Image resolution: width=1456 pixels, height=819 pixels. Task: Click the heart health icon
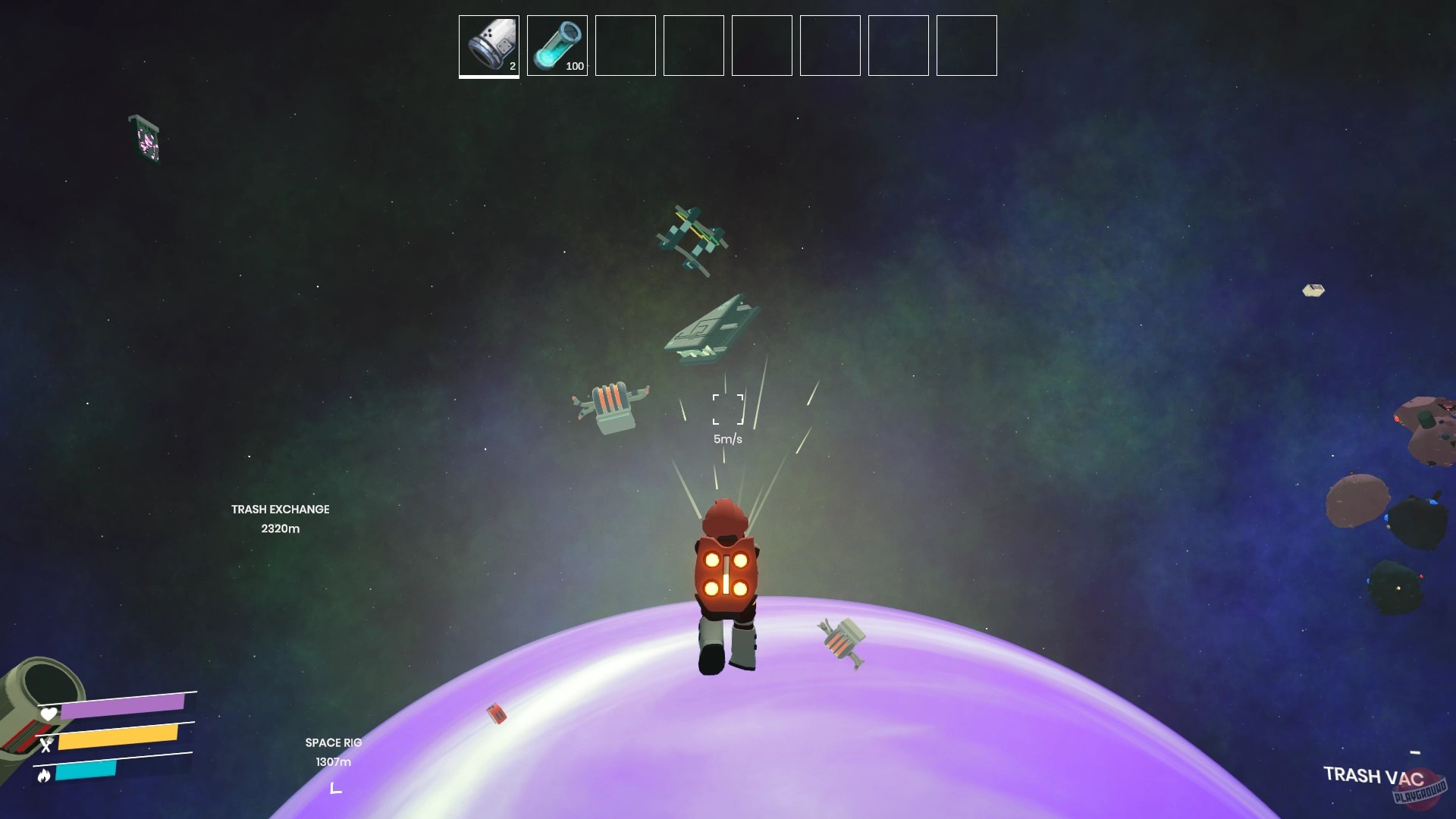tap(48, 714)
